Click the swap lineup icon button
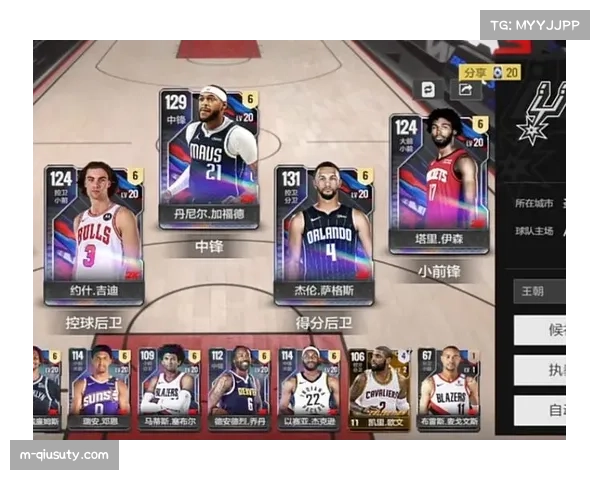The height and width of the screenshot is (480, 600). [x=428, y=89]
